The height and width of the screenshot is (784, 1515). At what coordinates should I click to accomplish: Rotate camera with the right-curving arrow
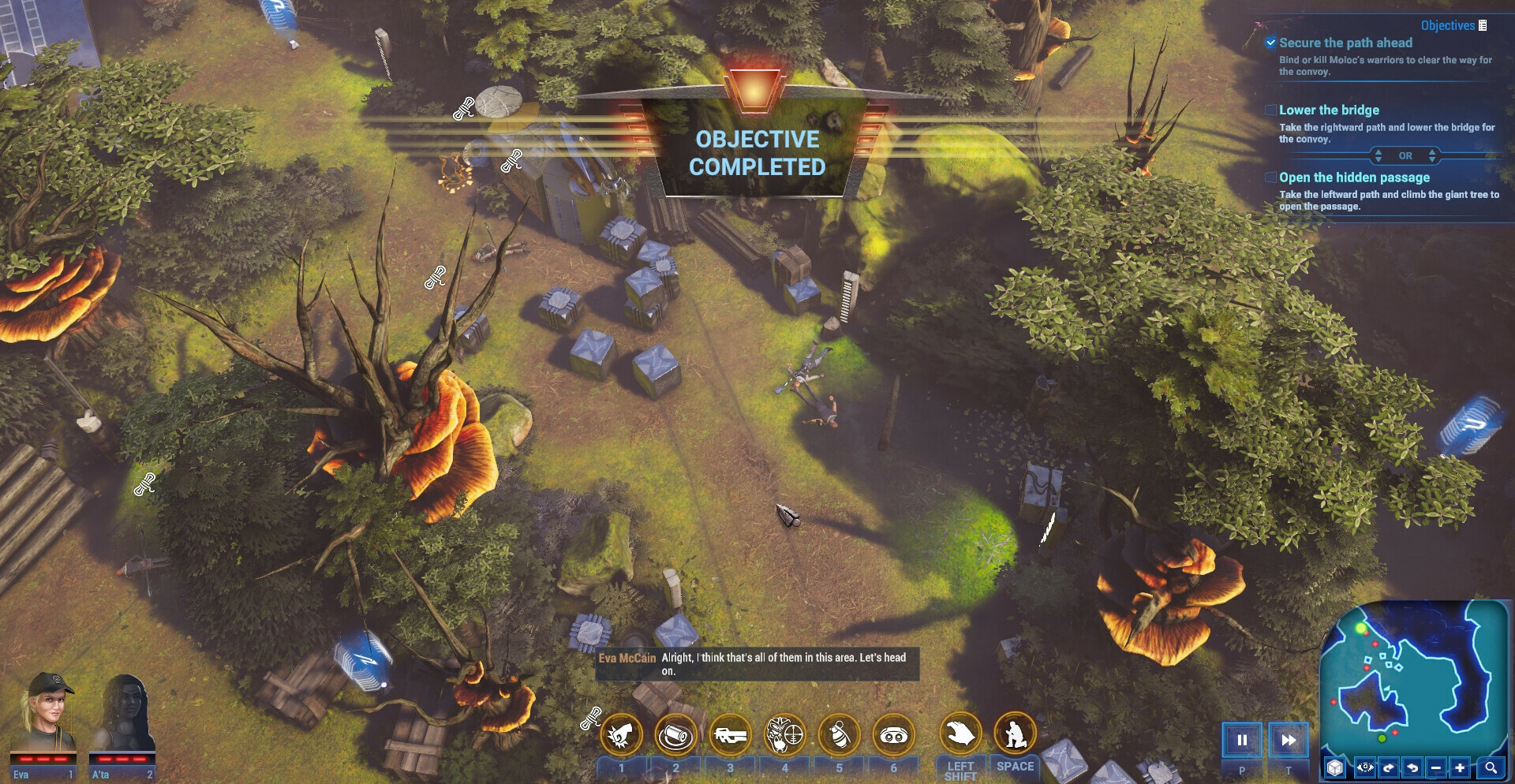[x=1389, y=767]
